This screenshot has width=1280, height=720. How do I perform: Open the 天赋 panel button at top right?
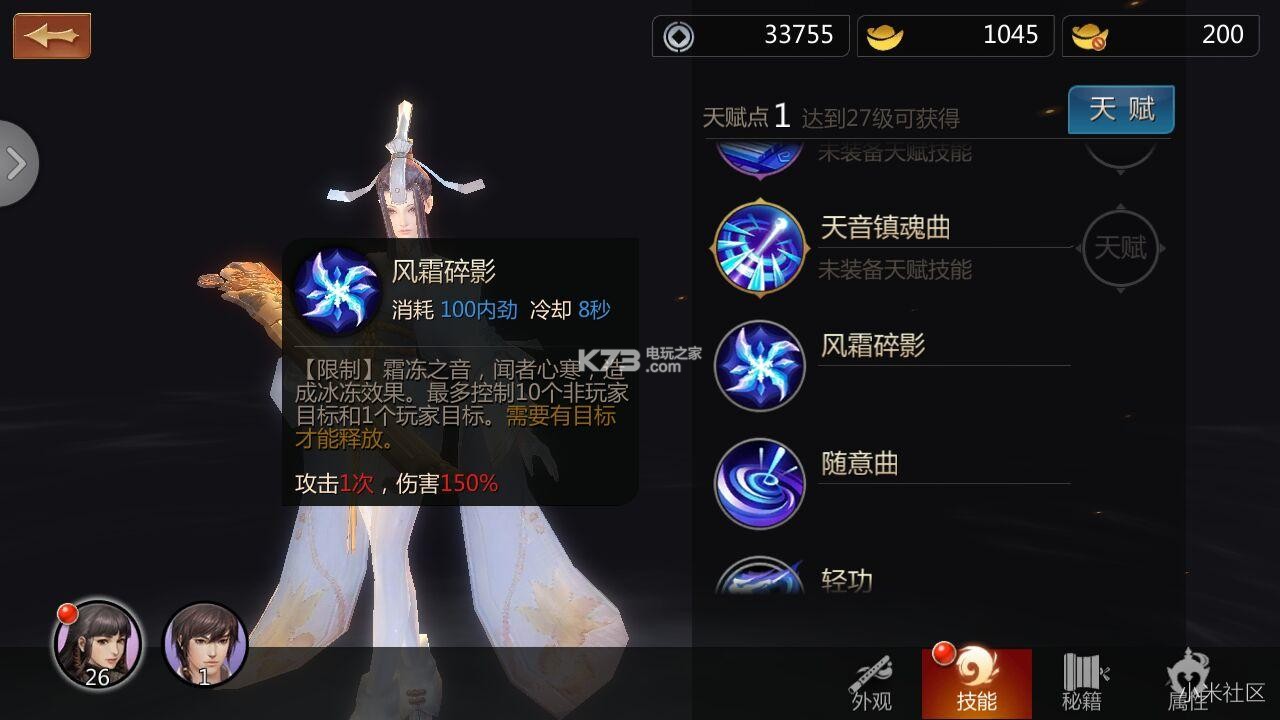tap(1120, 110)
